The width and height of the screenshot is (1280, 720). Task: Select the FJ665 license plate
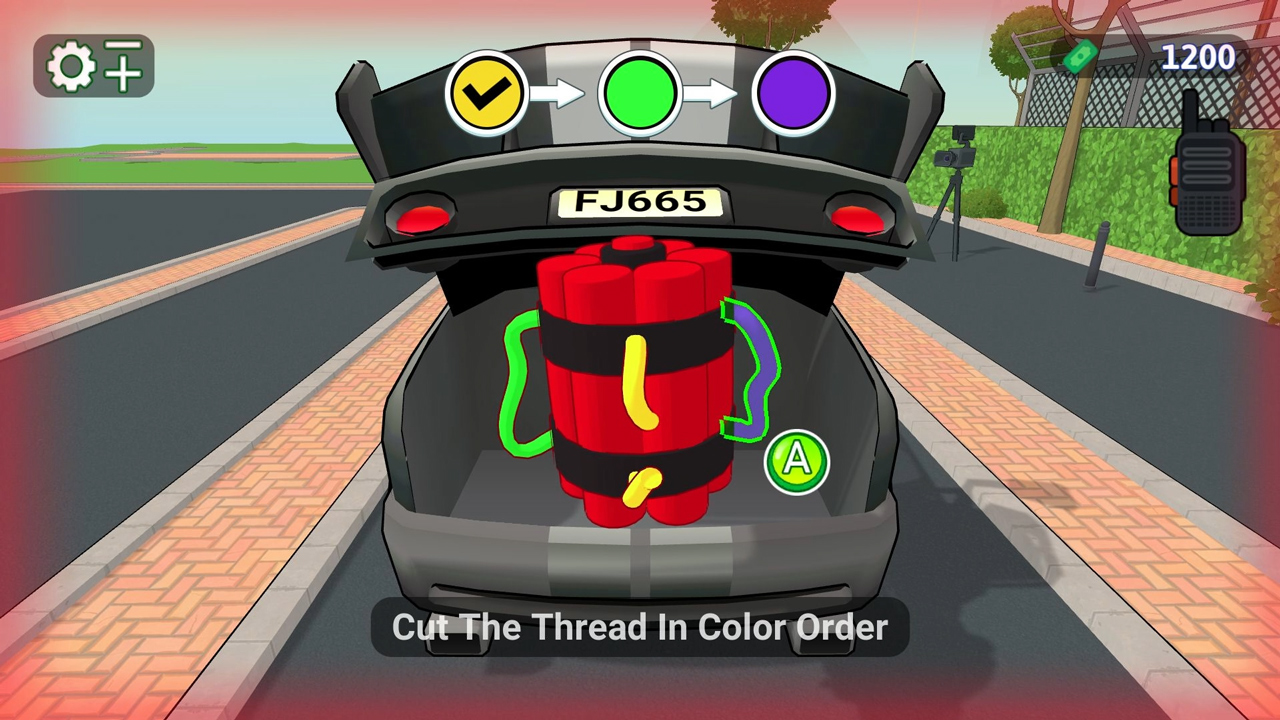640,202
